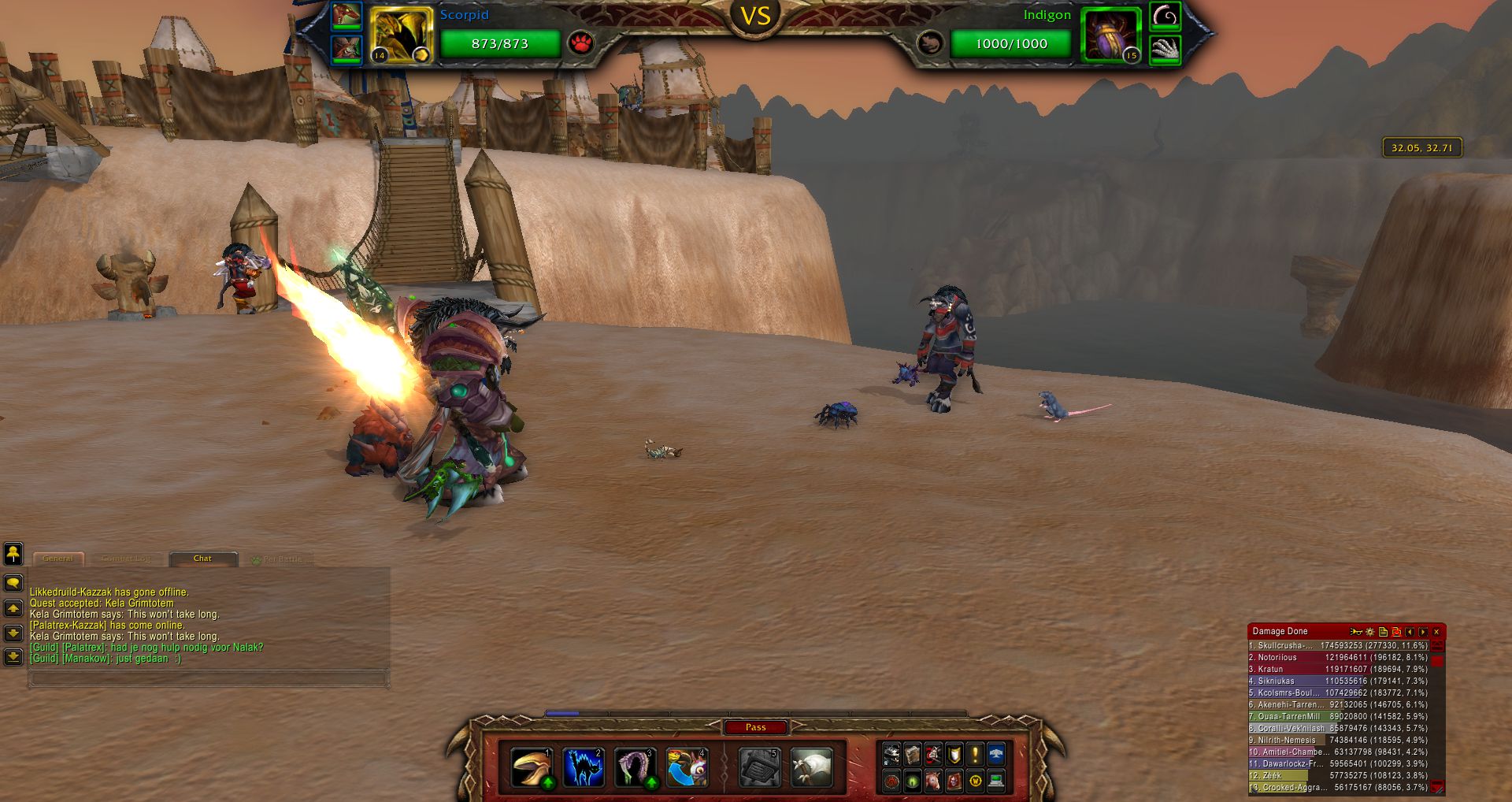Image resolution: width=1512 pixels, height=802 pixels.
Task: Click the Pass turn button
Action: click(755, 727)
